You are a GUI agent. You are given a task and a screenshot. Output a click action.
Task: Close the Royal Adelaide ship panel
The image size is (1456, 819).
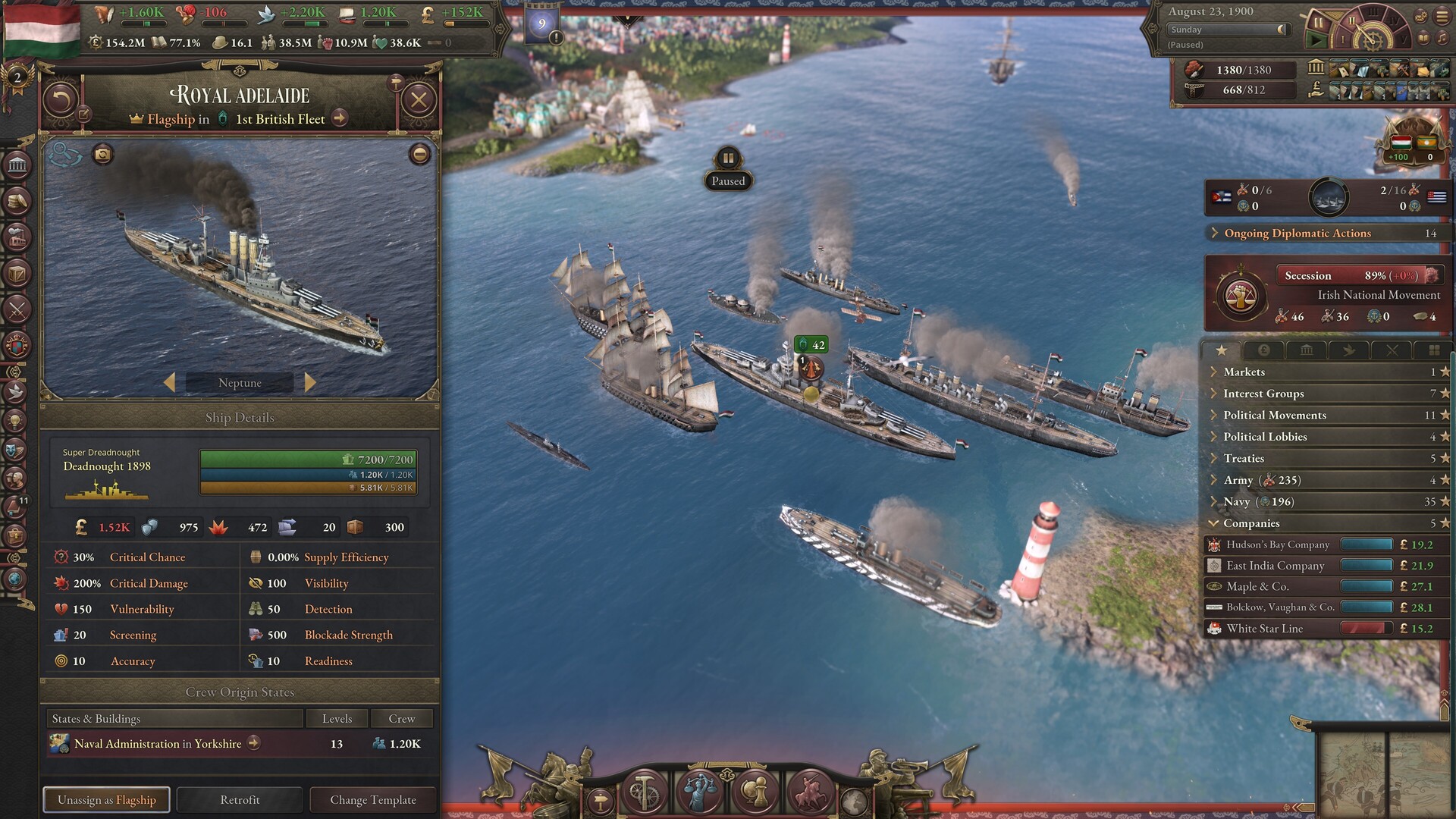pos(419,100)
